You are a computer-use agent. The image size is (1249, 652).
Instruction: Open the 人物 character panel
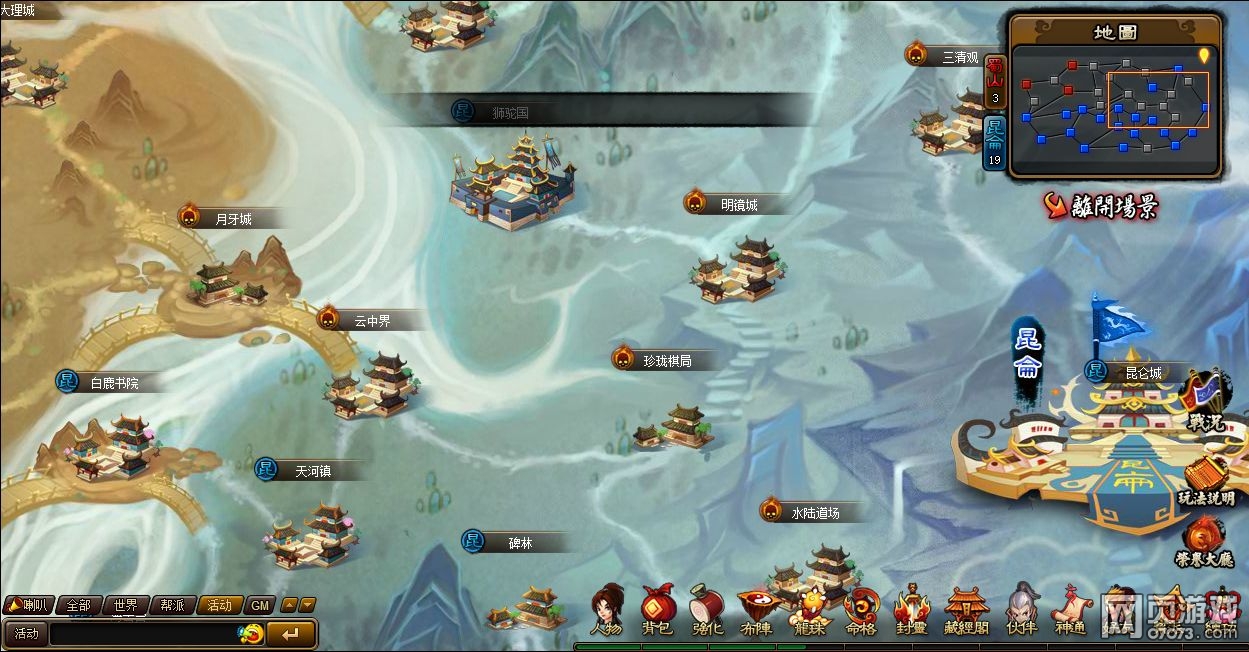click(x=606, y=608)
